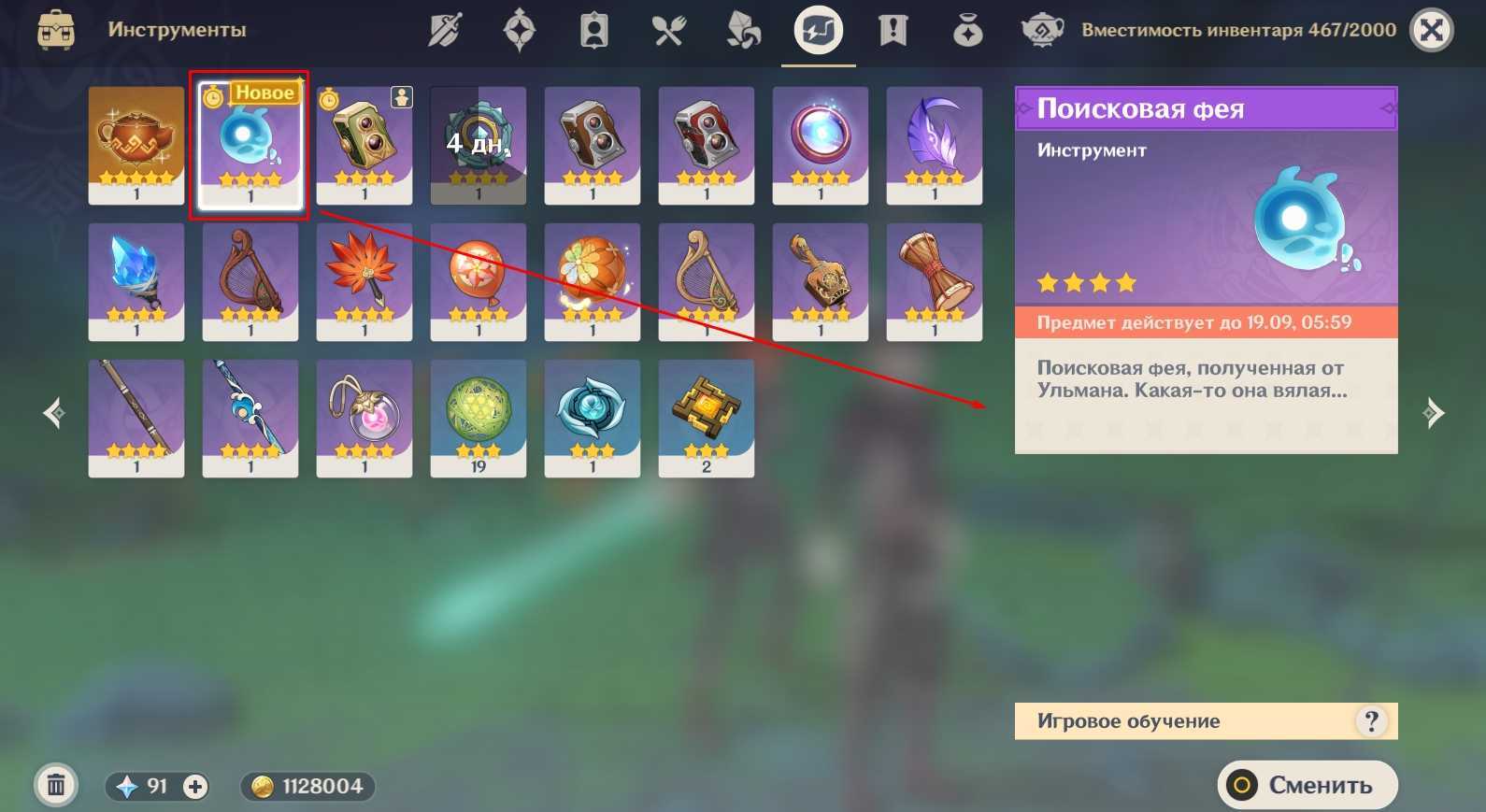Image resolution: width=1486 pixels, height=812 pixels.
Task: Select the blue crystal torch gadget
Action: pos(136,281)
